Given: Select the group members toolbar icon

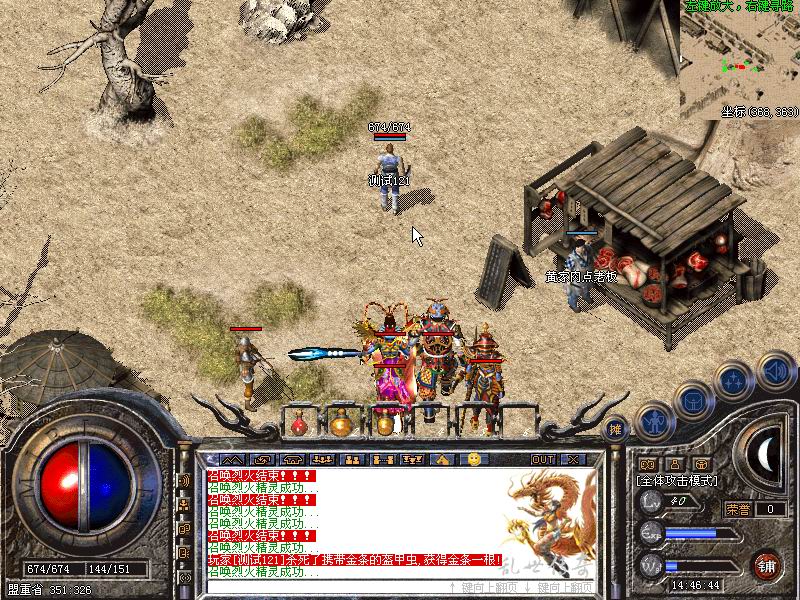Looking at the screenshot, I should pyautogui.click(x=352, y=459).
